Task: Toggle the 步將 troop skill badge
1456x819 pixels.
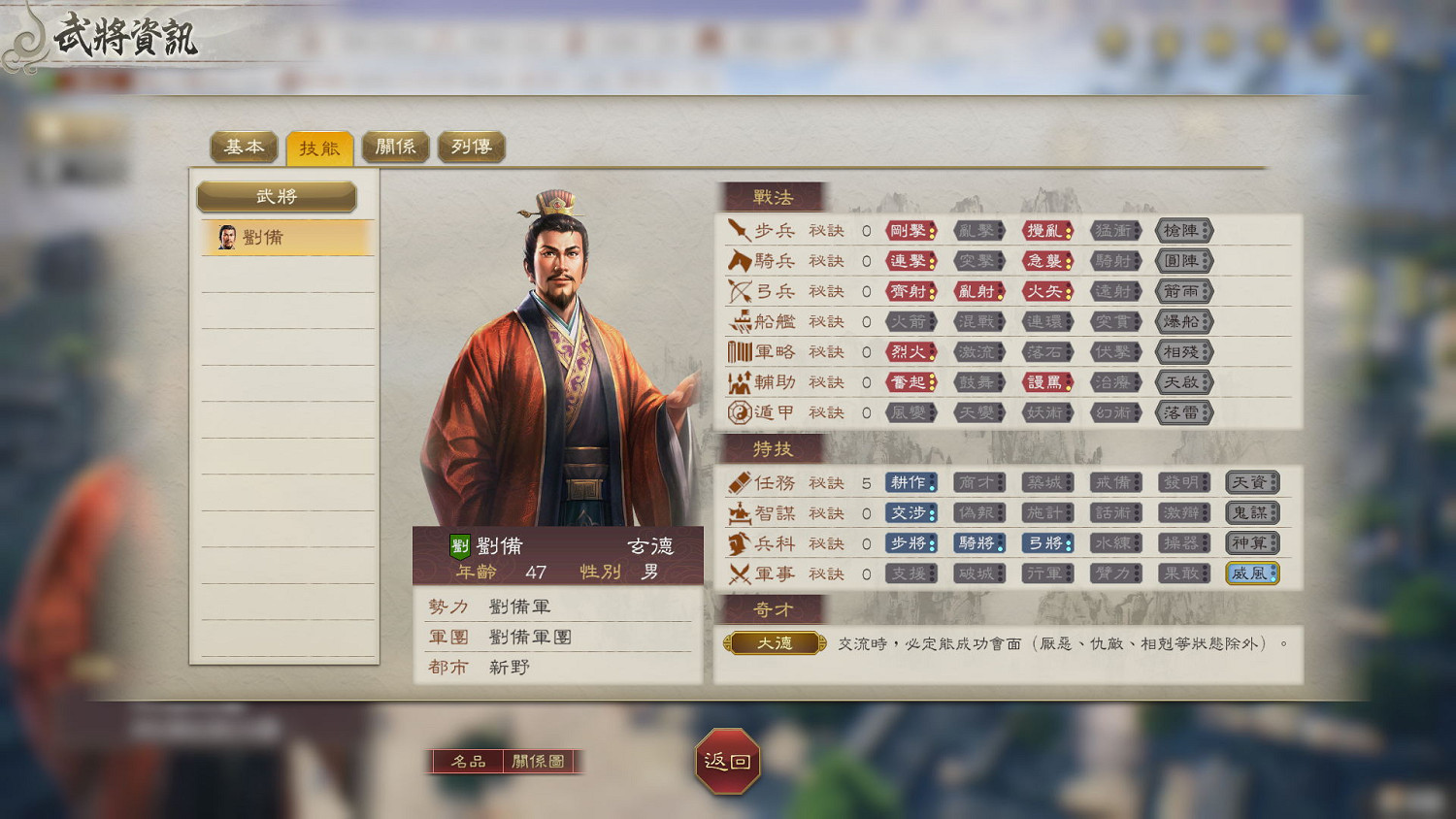Action: pyautogui.click(x=910, y=542)
